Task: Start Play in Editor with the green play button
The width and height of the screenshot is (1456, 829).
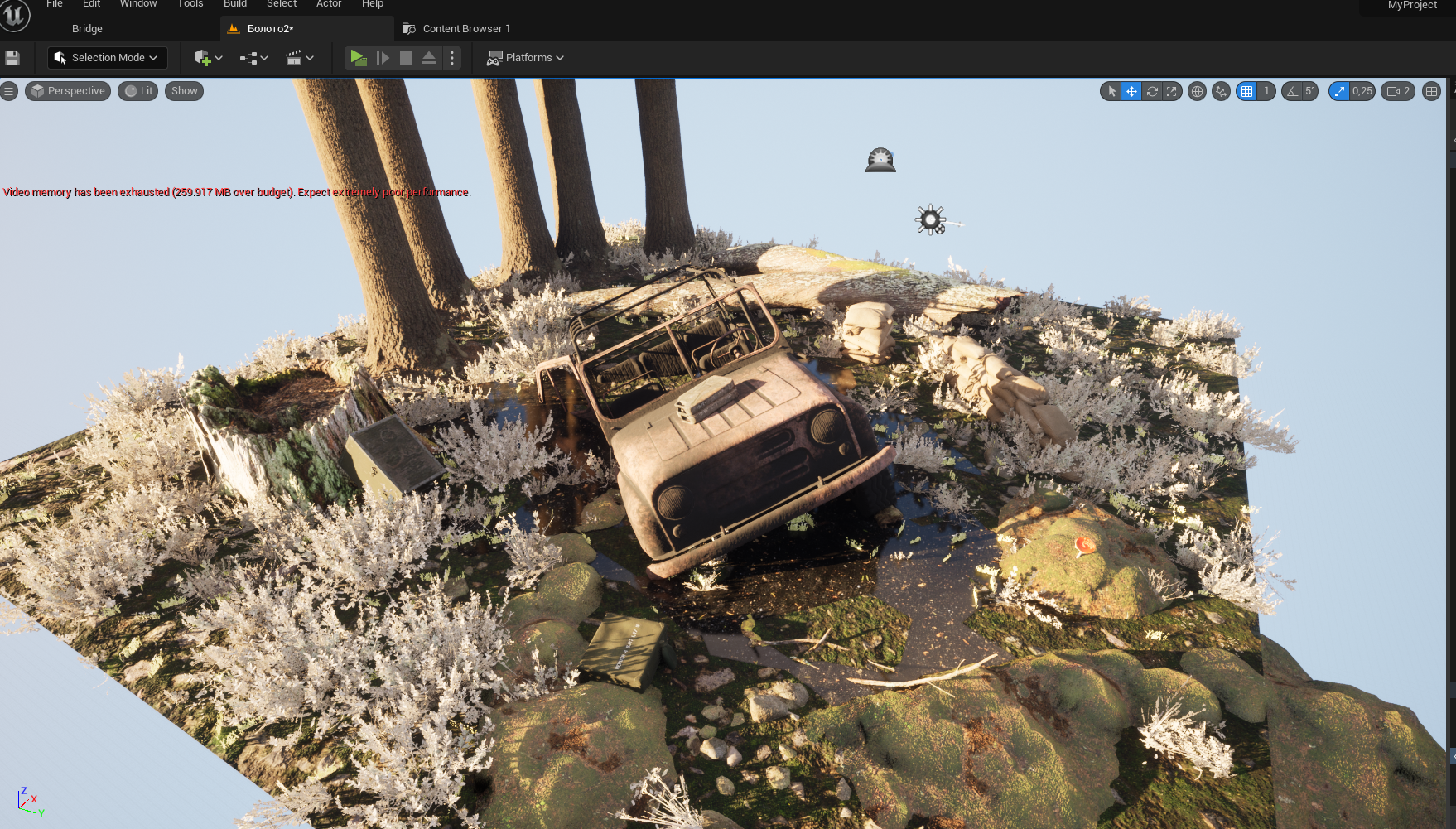Action: pos(358,58)
